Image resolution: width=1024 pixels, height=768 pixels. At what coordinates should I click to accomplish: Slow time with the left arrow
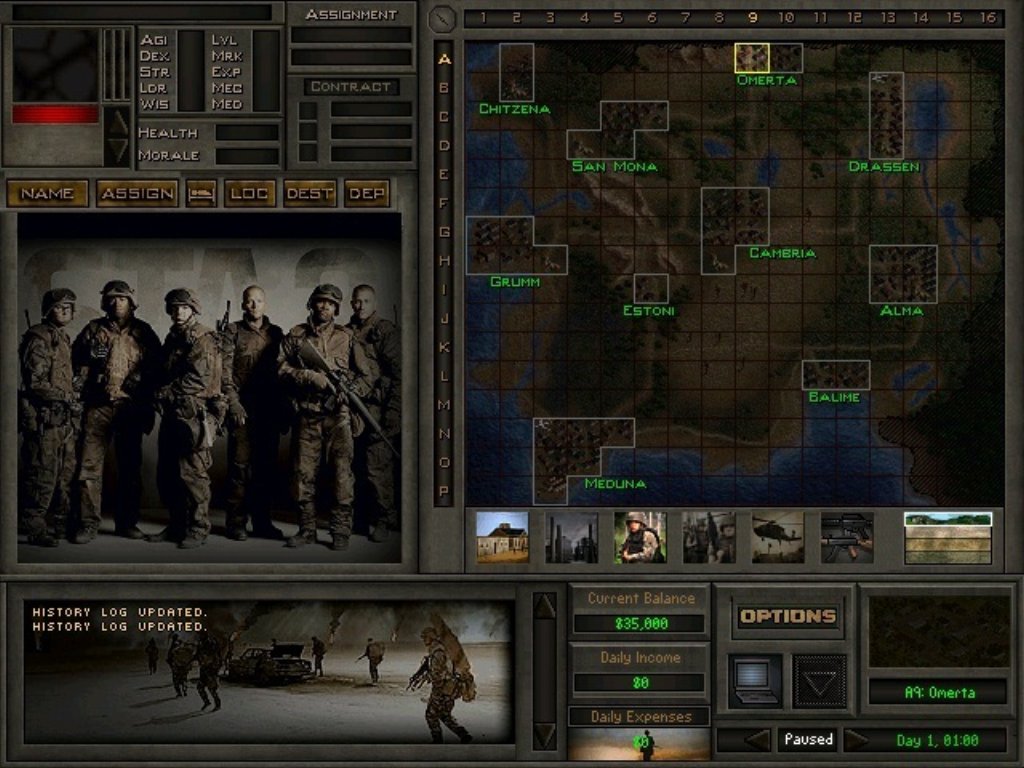(x=758, y=740)
